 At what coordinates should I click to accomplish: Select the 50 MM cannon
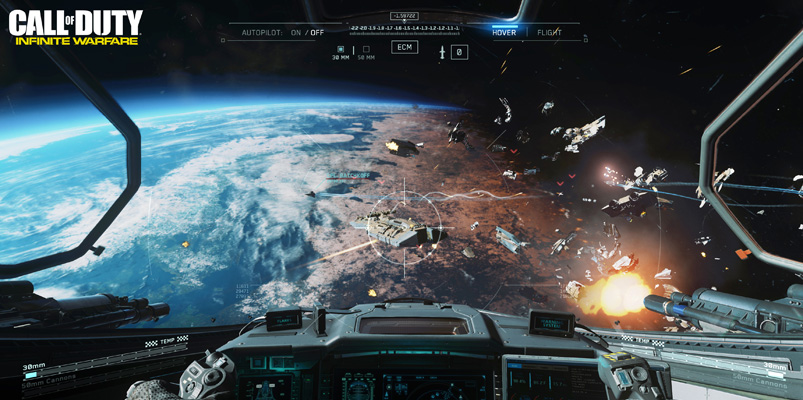(365, 52)
